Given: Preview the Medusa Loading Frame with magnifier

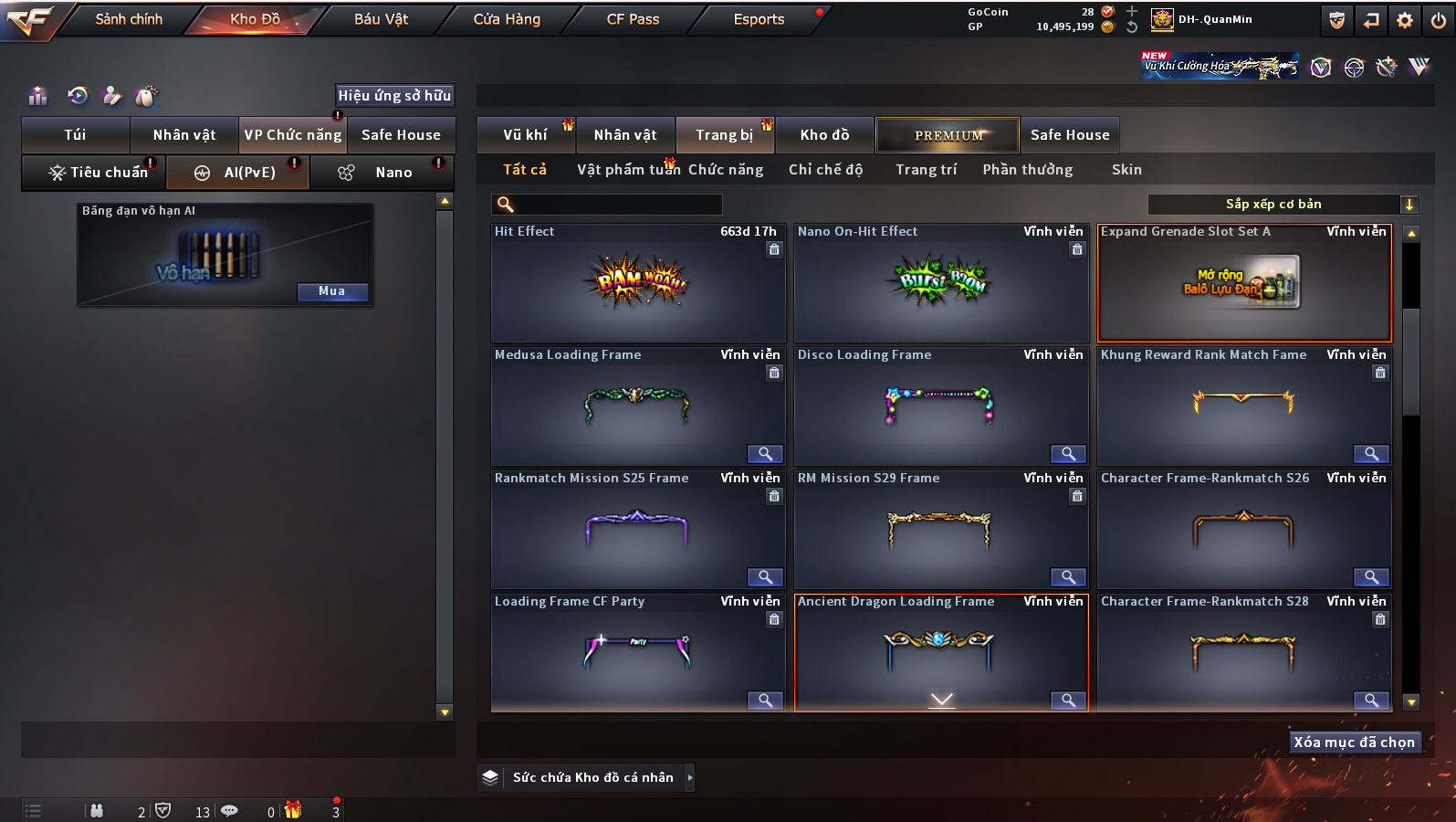Looking at the screenshot, I should coord(765,454).
